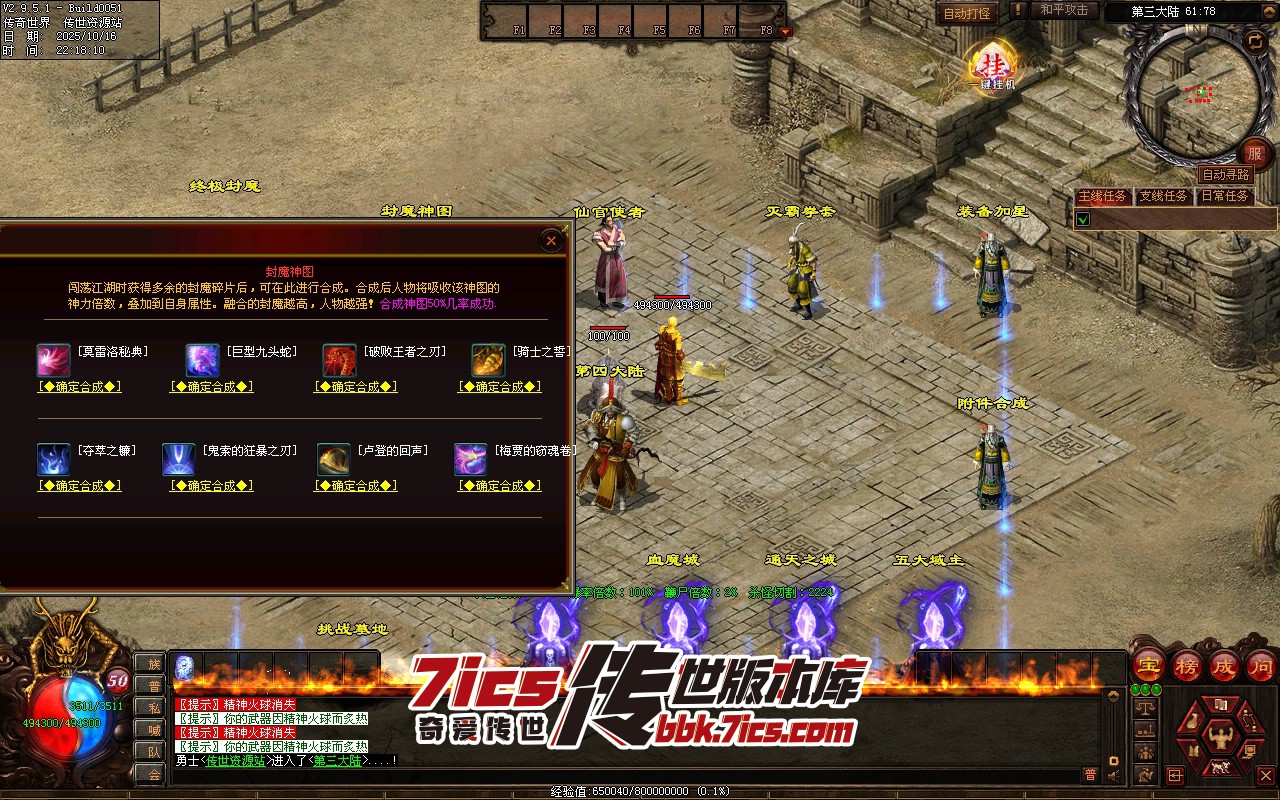Image resolution: width=1280 pixels, height=800 pixels.
Task: Toggle 自动打怪 auto-fight button
Action: click(x=967, y=13)
